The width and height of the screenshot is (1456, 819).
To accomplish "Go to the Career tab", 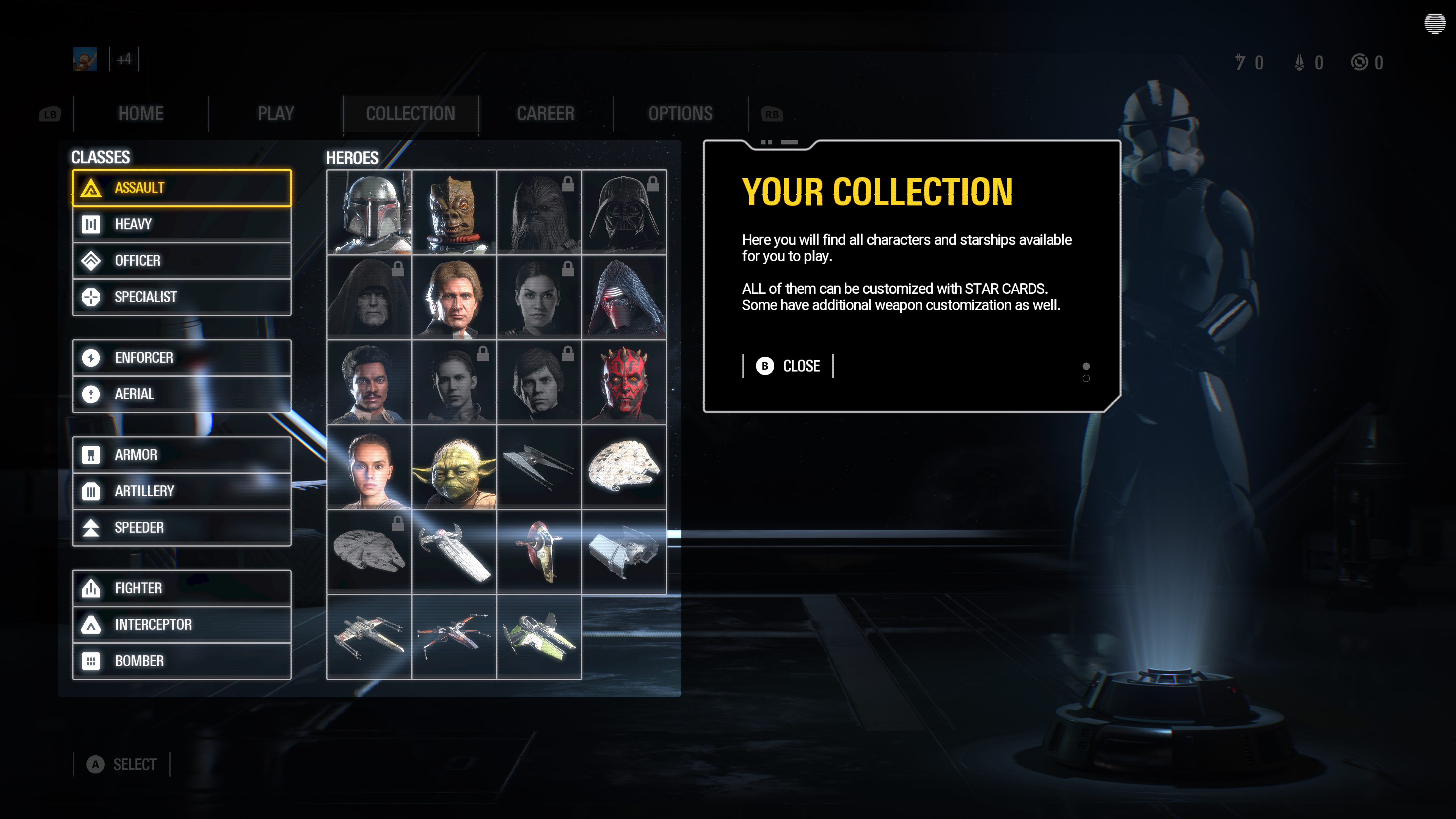I will (546, 114).
